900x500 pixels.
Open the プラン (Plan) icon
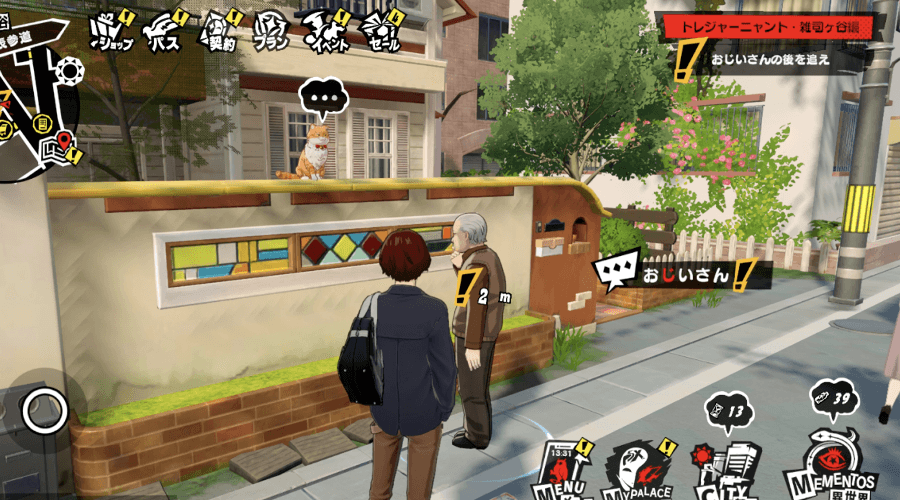[271, 33]
